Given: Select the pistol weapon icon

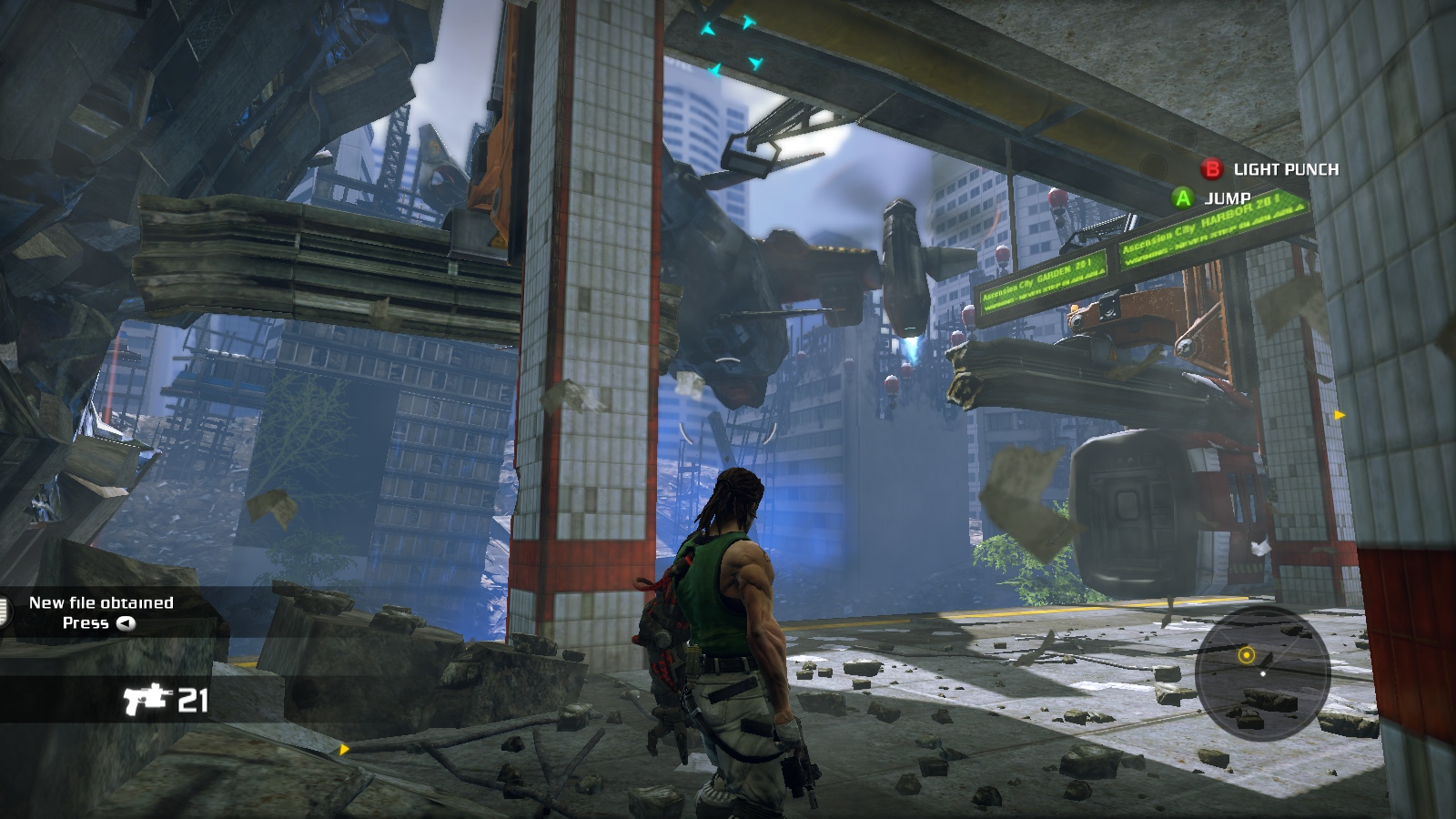Looking at the screenshot, I should pyautogui.click(x=147, y=699).
